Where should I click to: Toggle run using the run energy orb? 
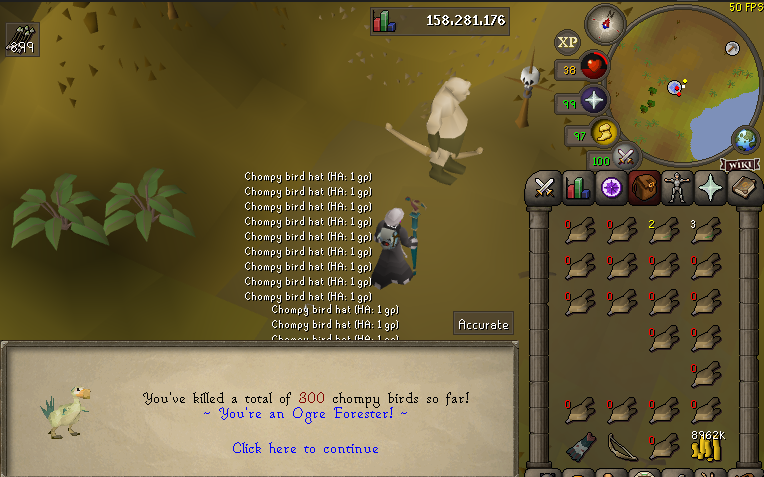[604, 133]
